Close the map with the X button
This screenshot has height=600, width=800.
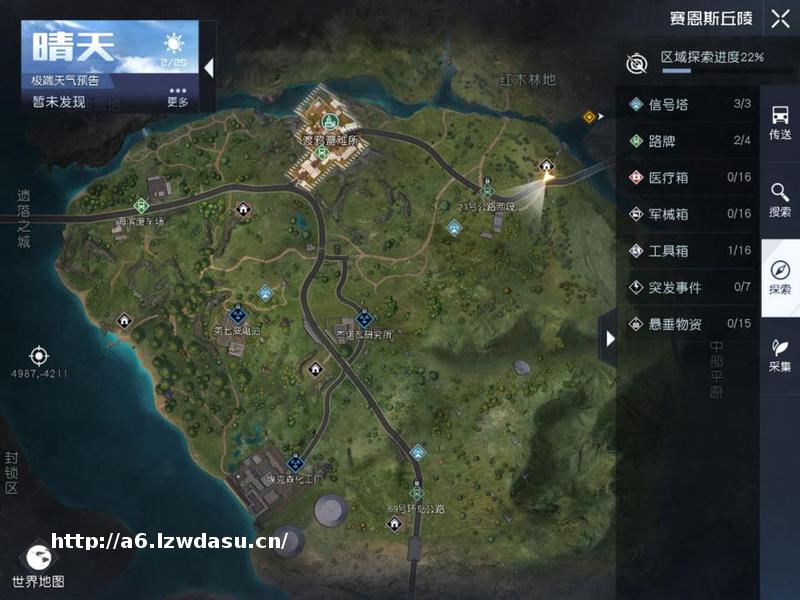coord(780,18)
